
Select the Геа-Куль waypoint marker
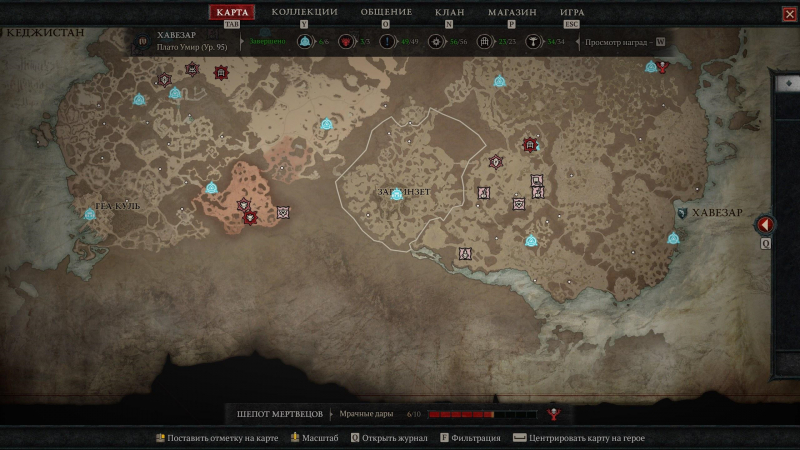point(89,214)
